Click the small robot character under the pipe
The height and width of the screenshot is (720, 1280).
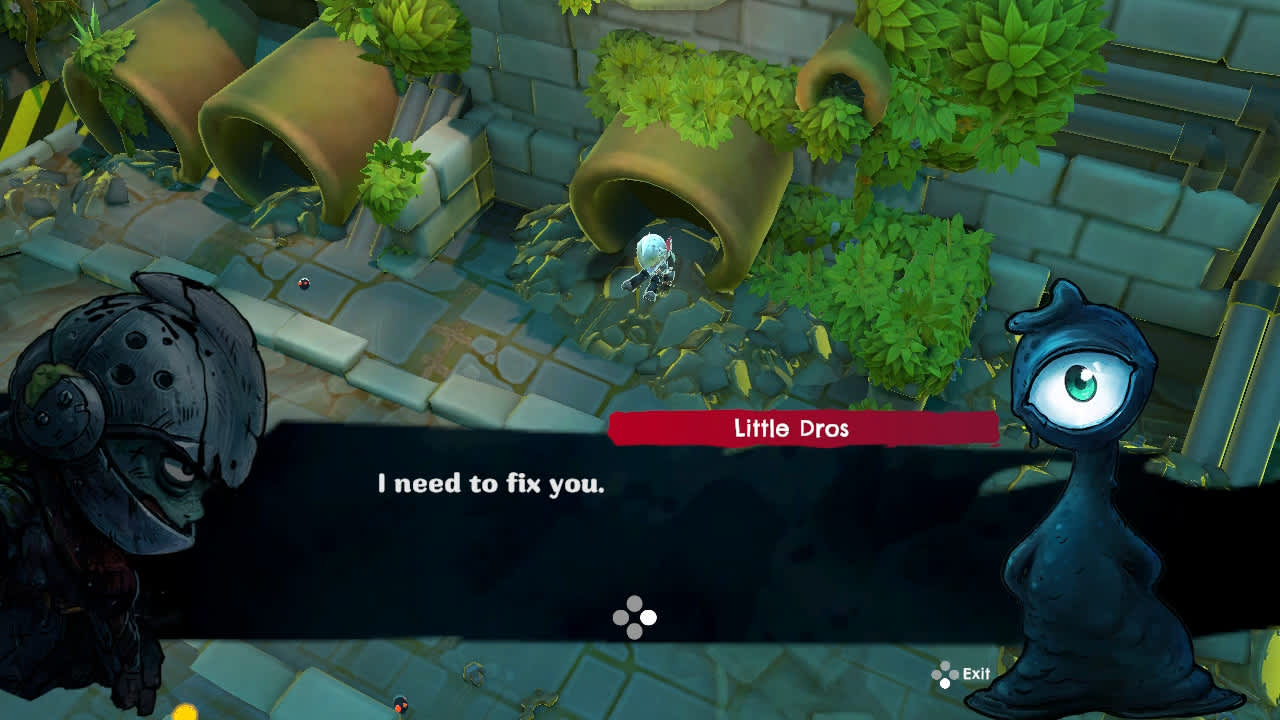(x=652, y=262)
